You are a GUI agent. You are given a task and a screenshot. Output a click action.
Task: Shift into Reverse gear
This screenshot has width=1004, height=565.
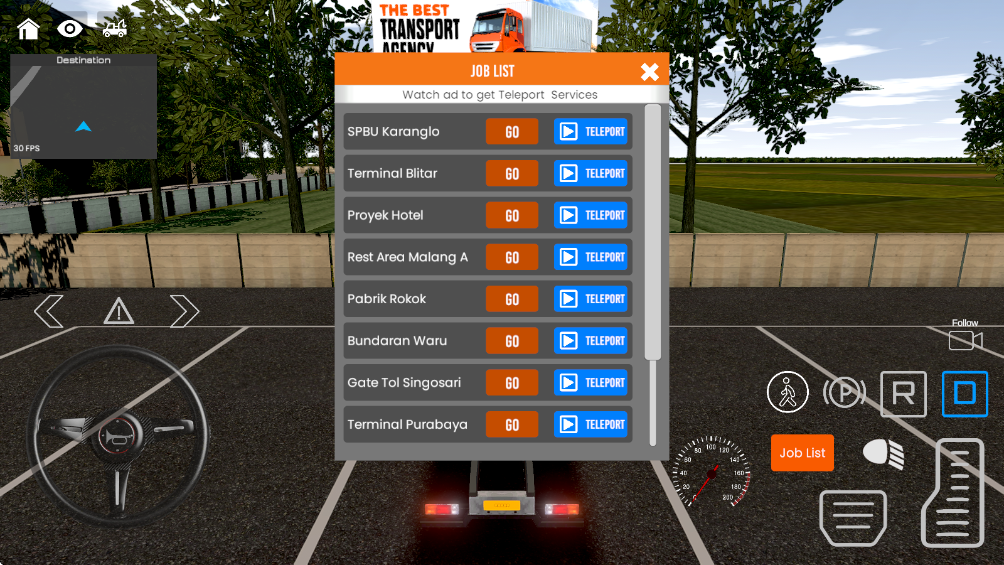coord(903,394)
